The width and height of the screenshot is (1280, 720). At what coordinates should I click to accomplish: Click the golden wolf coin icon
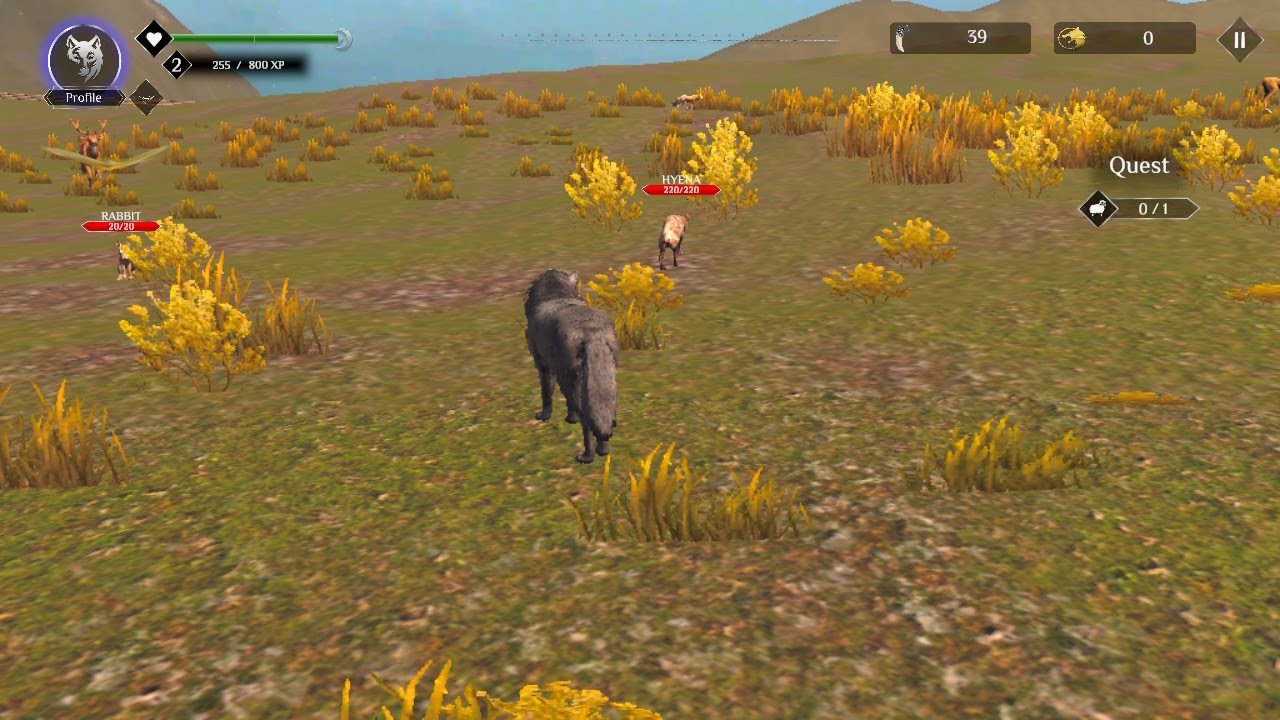click(x=1073, y=39)
